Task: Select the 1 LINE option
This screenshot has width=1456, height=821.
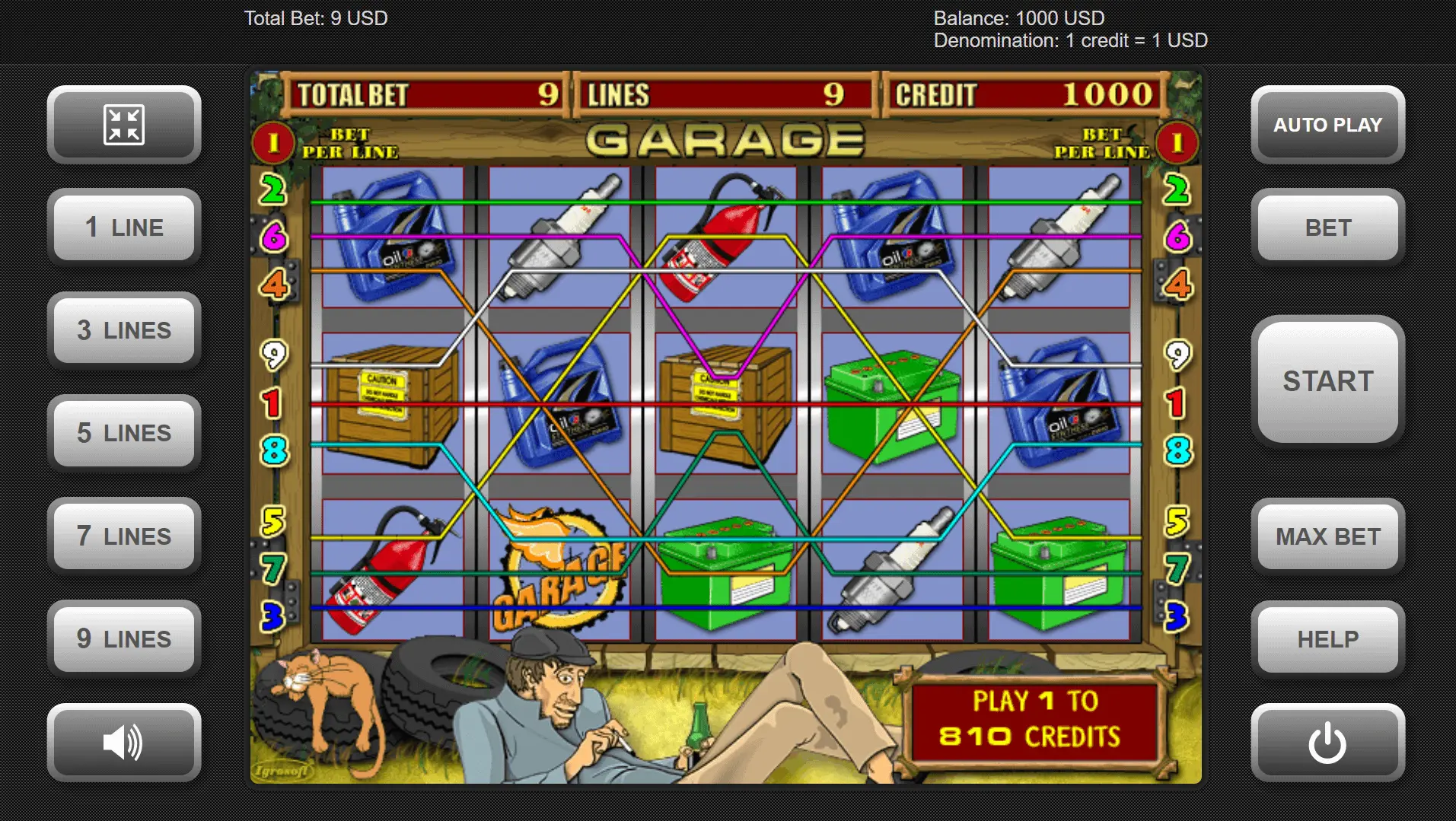Action: [124, 228]
